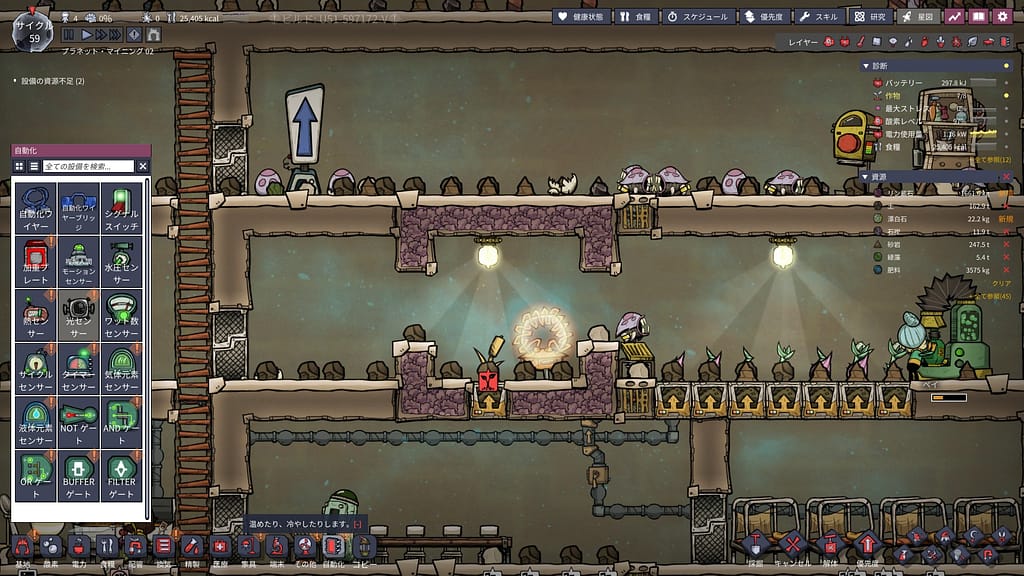Choose the モーションセンサー building

pos(78,262)
